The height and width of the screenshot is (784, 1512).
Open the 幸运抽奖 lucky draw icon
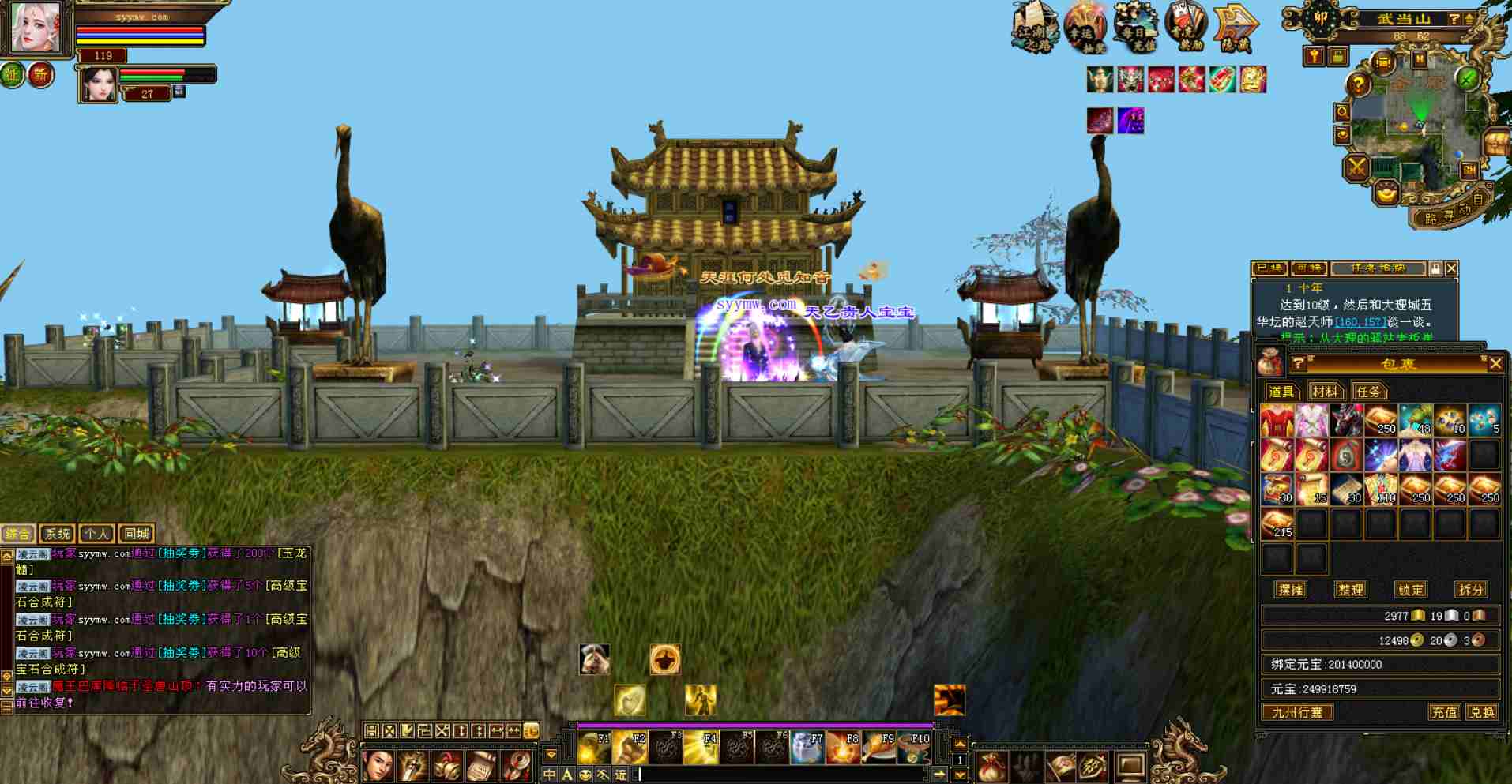[1085, 27]
